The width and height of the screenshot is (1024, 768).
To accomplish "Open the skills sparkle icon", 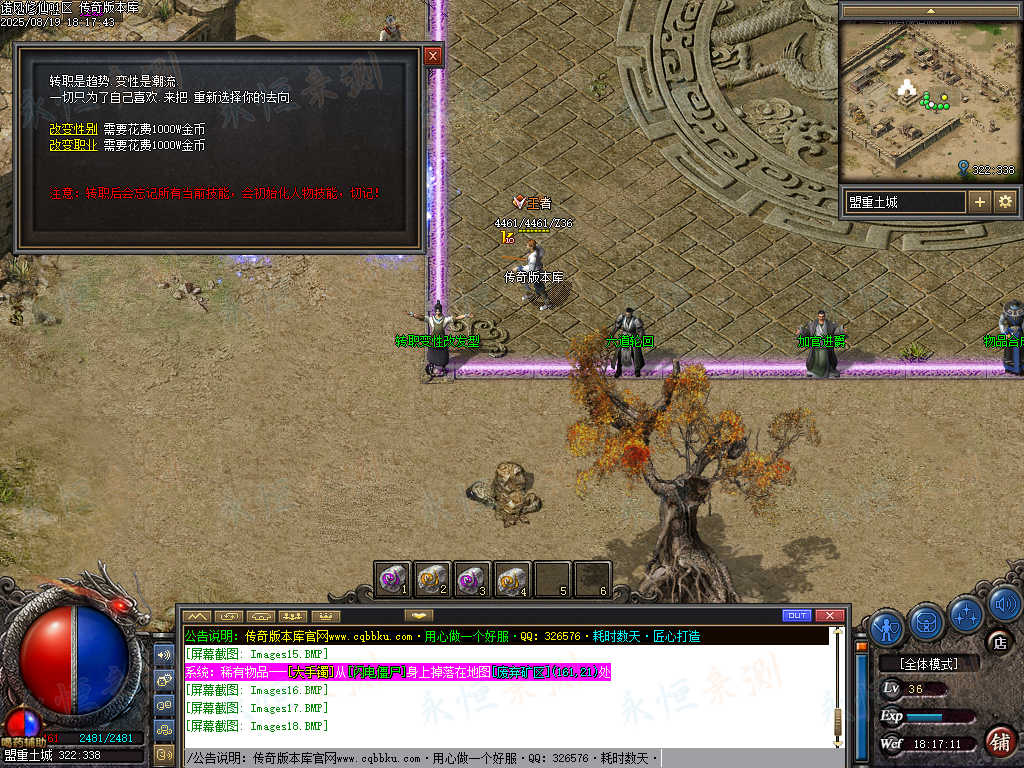I will (967, 612).
